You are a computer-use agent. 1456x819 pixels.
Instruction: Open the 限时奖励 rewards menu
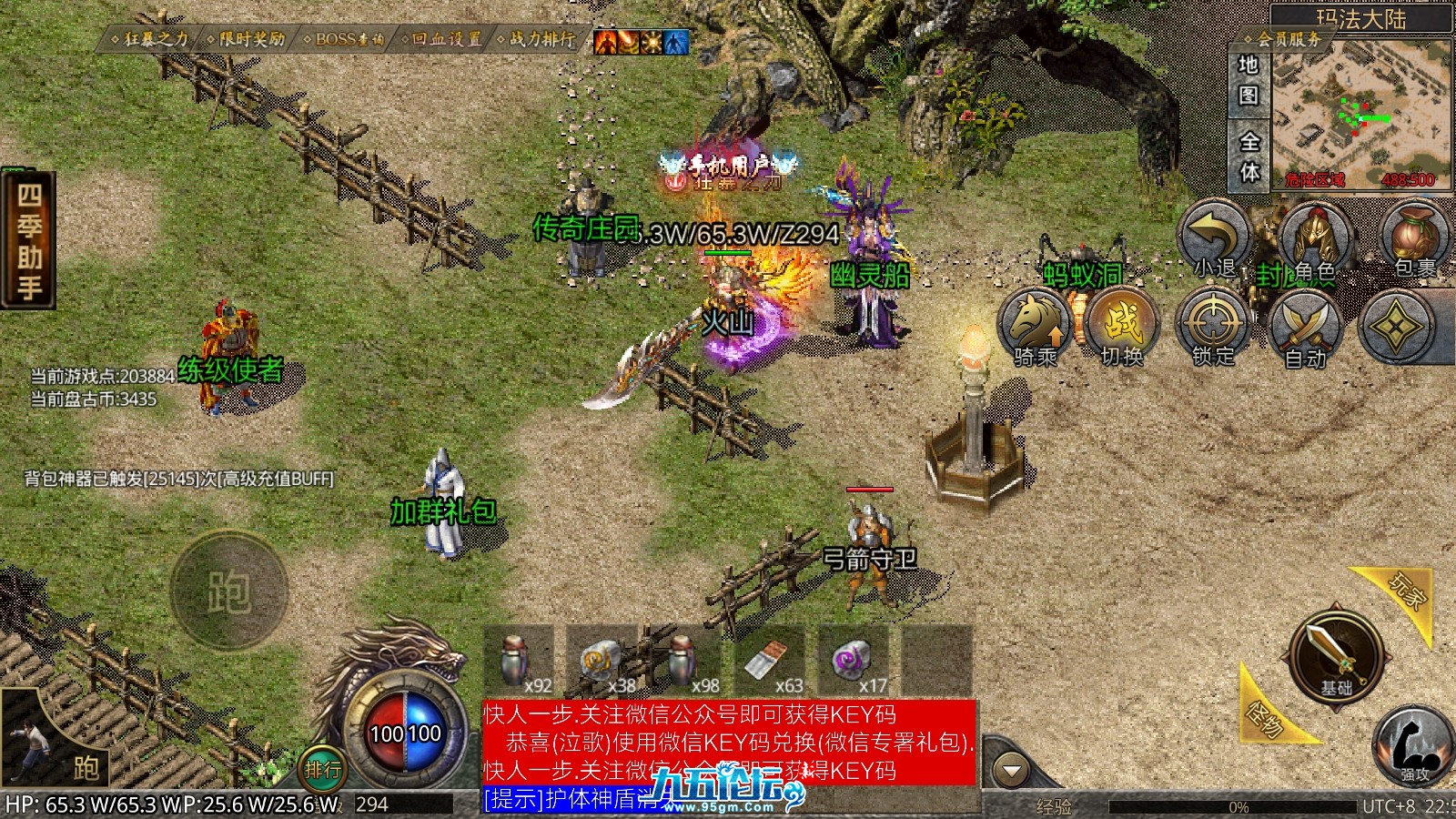click(247, 39)
